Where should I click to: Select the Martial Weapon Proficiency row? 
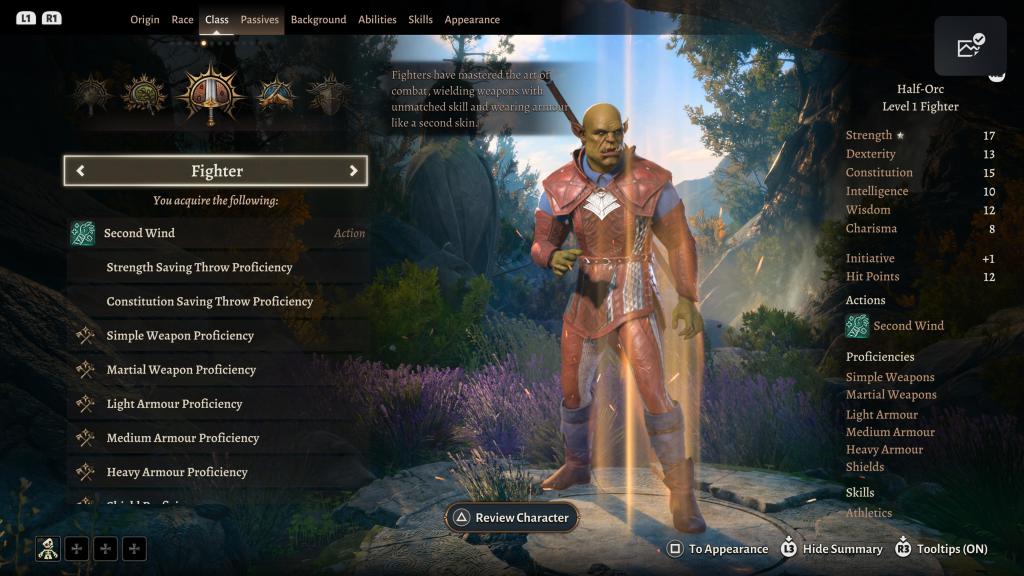pyautogui.click(x=217, y=370)
